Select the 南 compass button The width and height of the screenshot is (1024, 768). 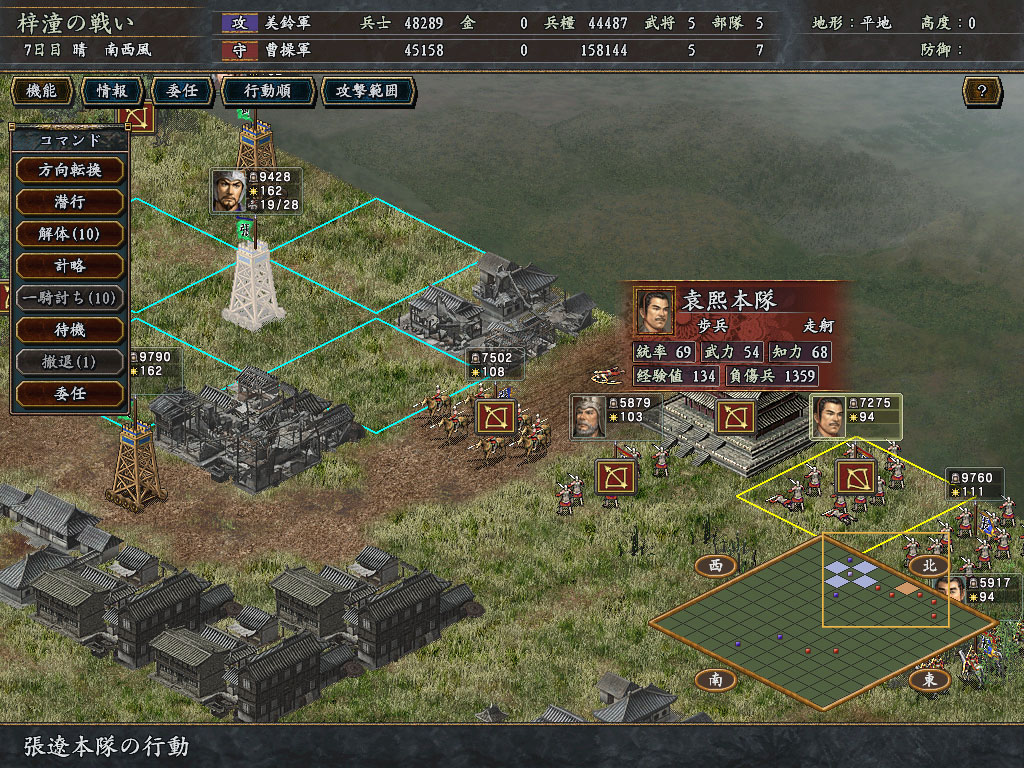(x=715, y=680)
